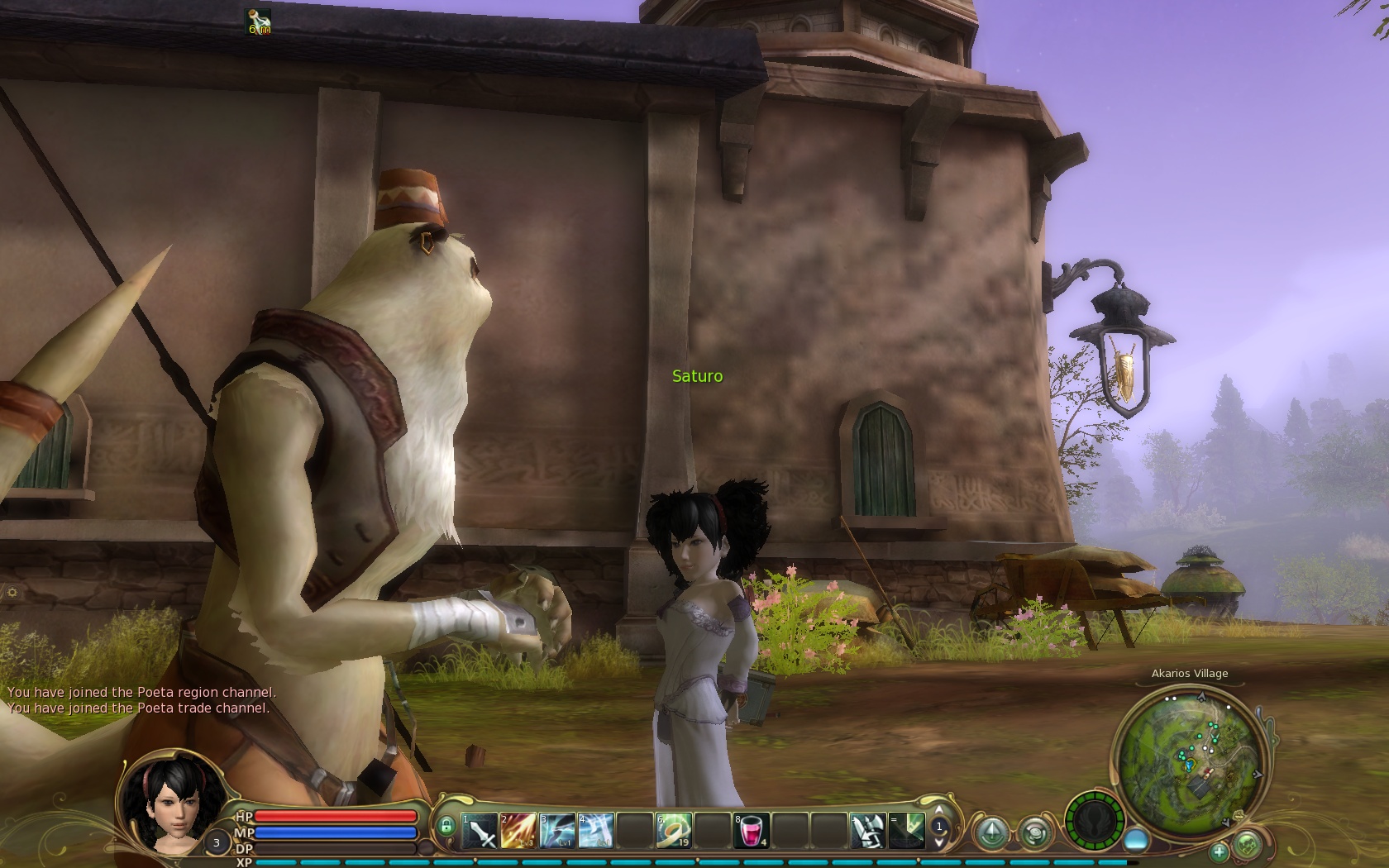Activate the wing ability on the quickbar
The image size is (1389, 868).
867,831
